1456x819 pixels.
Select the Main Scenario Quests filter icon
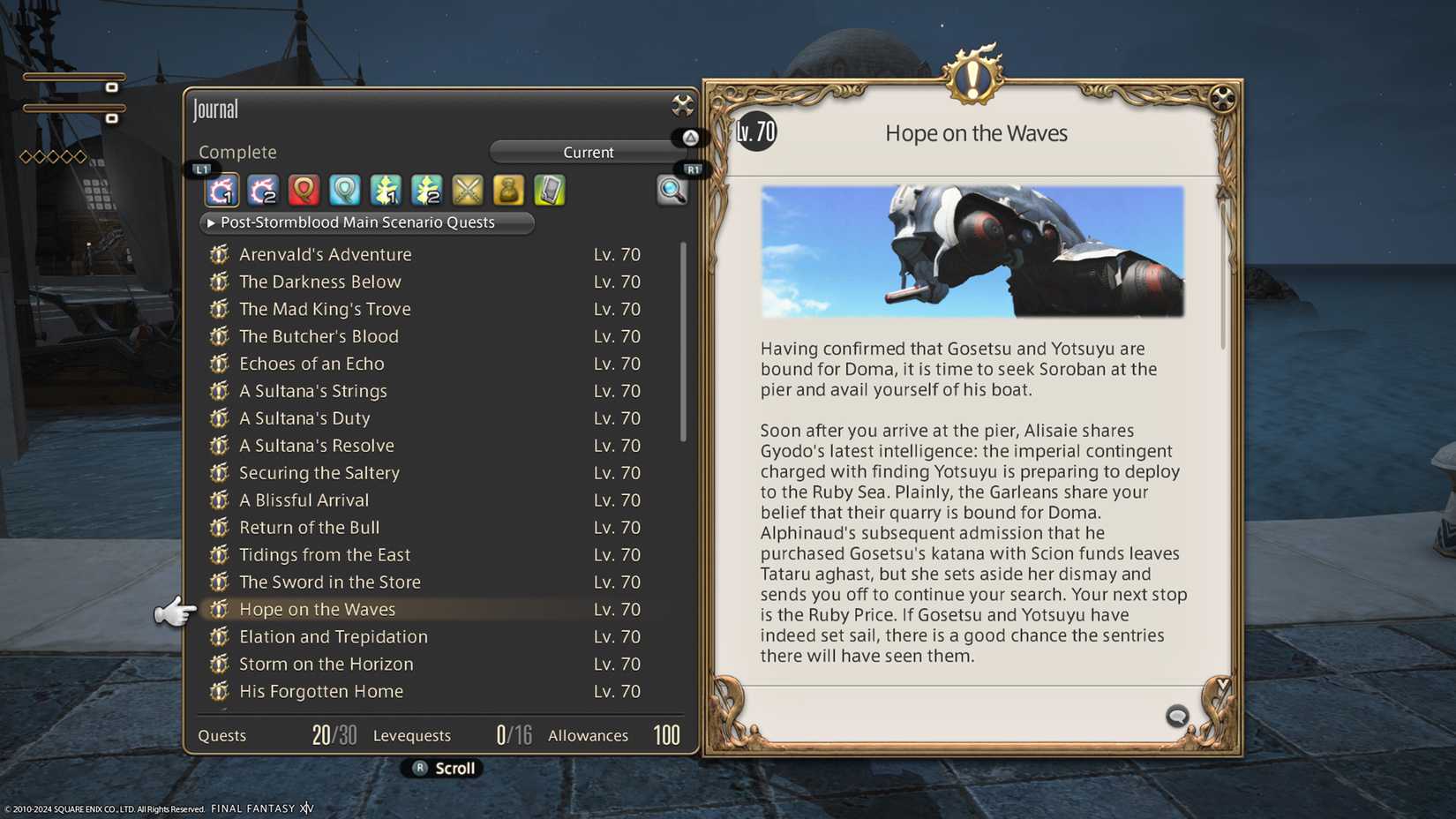point(221,190)
